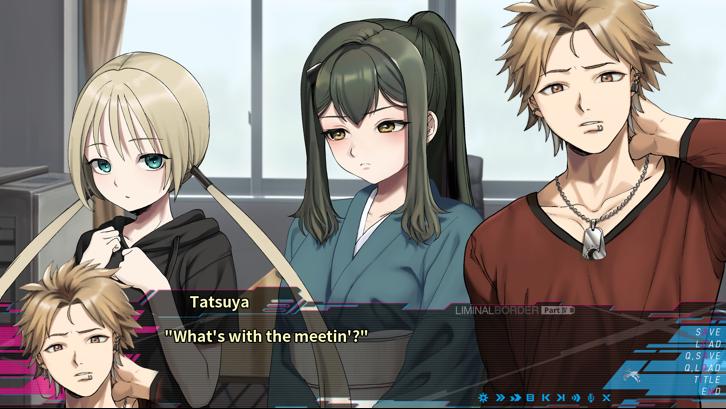The height and width of the screenshot is (409, 726).
Task: Return to the TITLE screen
Action: [x=705, y=379]
